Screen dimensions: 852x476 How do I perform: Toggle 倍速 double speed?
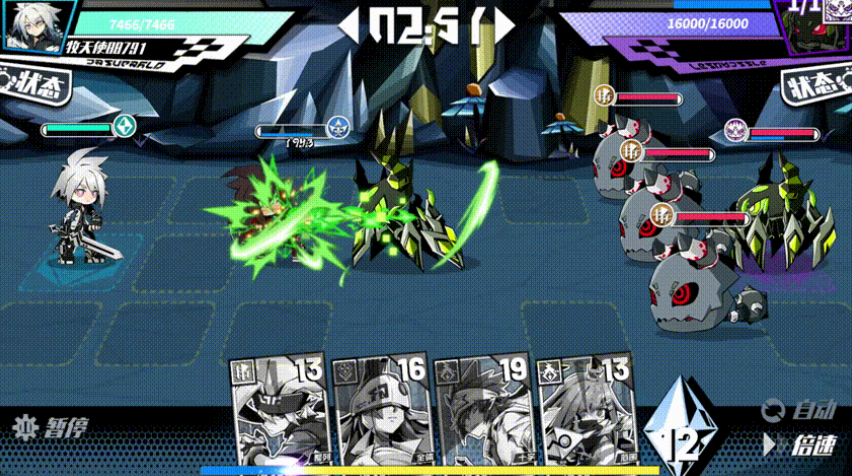[x=799, y=443]
